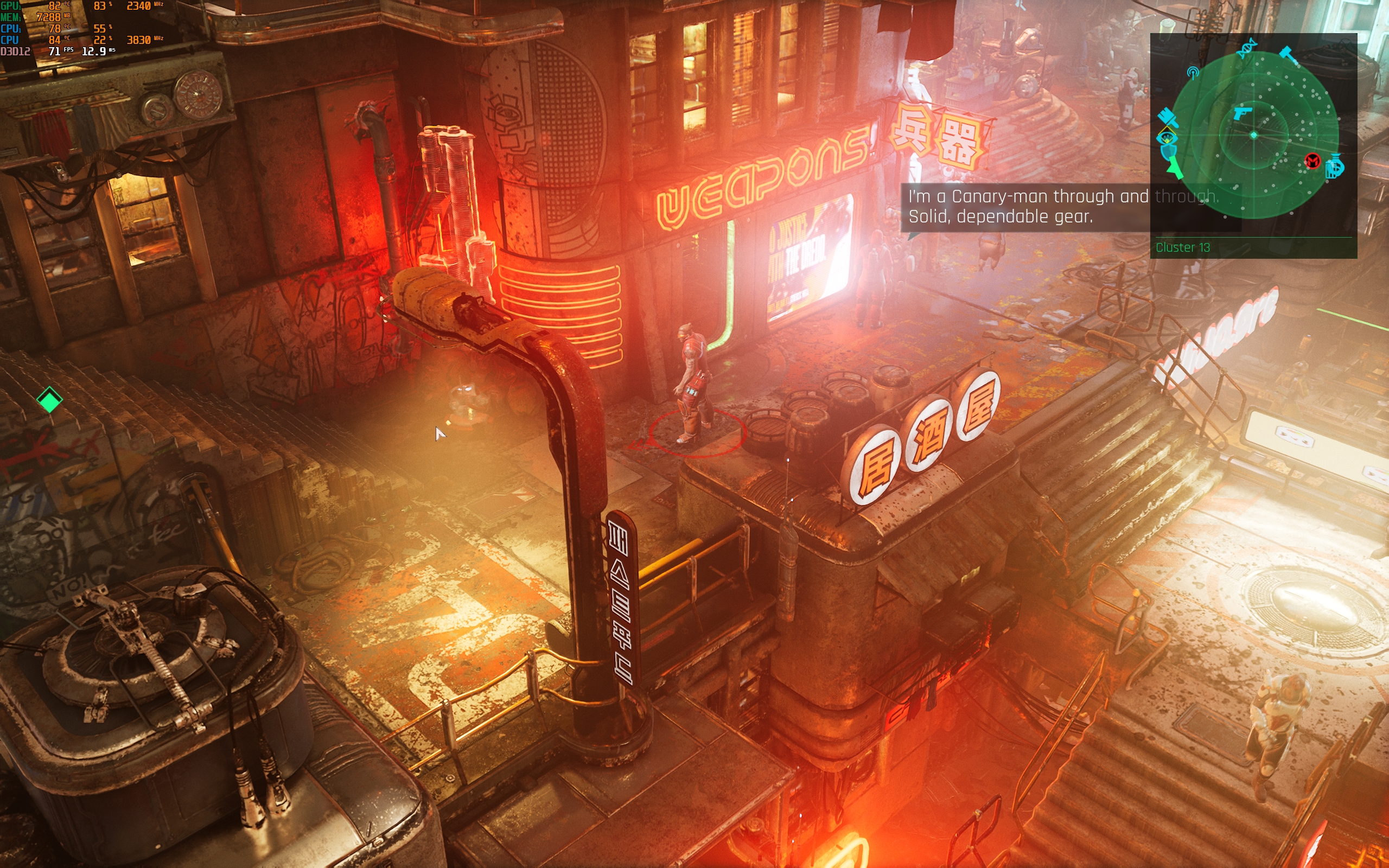Click the Cluster 13 location label
This screenshot has width=1389, height=868.
click(x=1182, y=247)
